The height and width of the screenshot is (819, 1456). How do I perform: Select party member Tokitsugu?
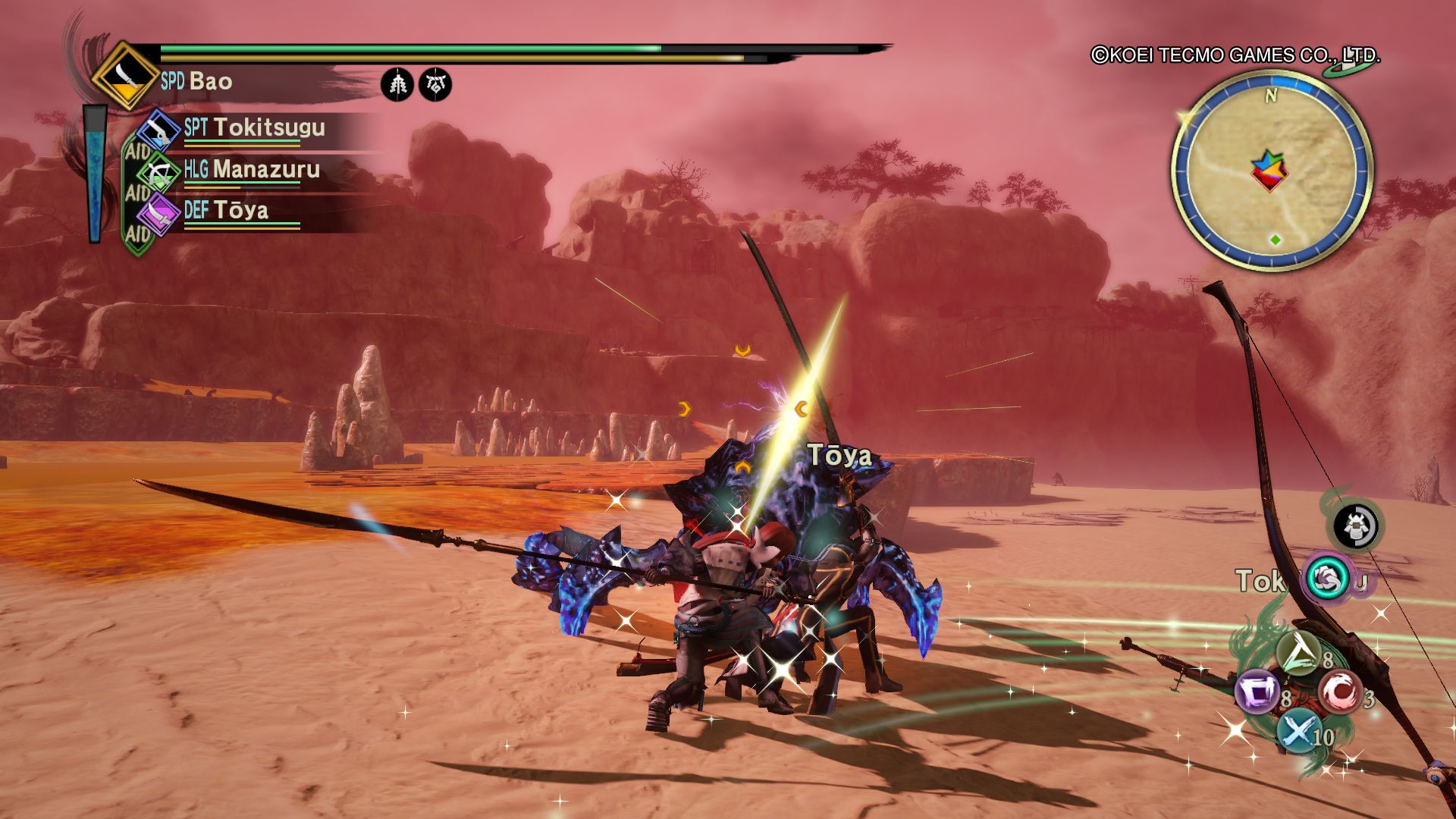click(268, 127)
